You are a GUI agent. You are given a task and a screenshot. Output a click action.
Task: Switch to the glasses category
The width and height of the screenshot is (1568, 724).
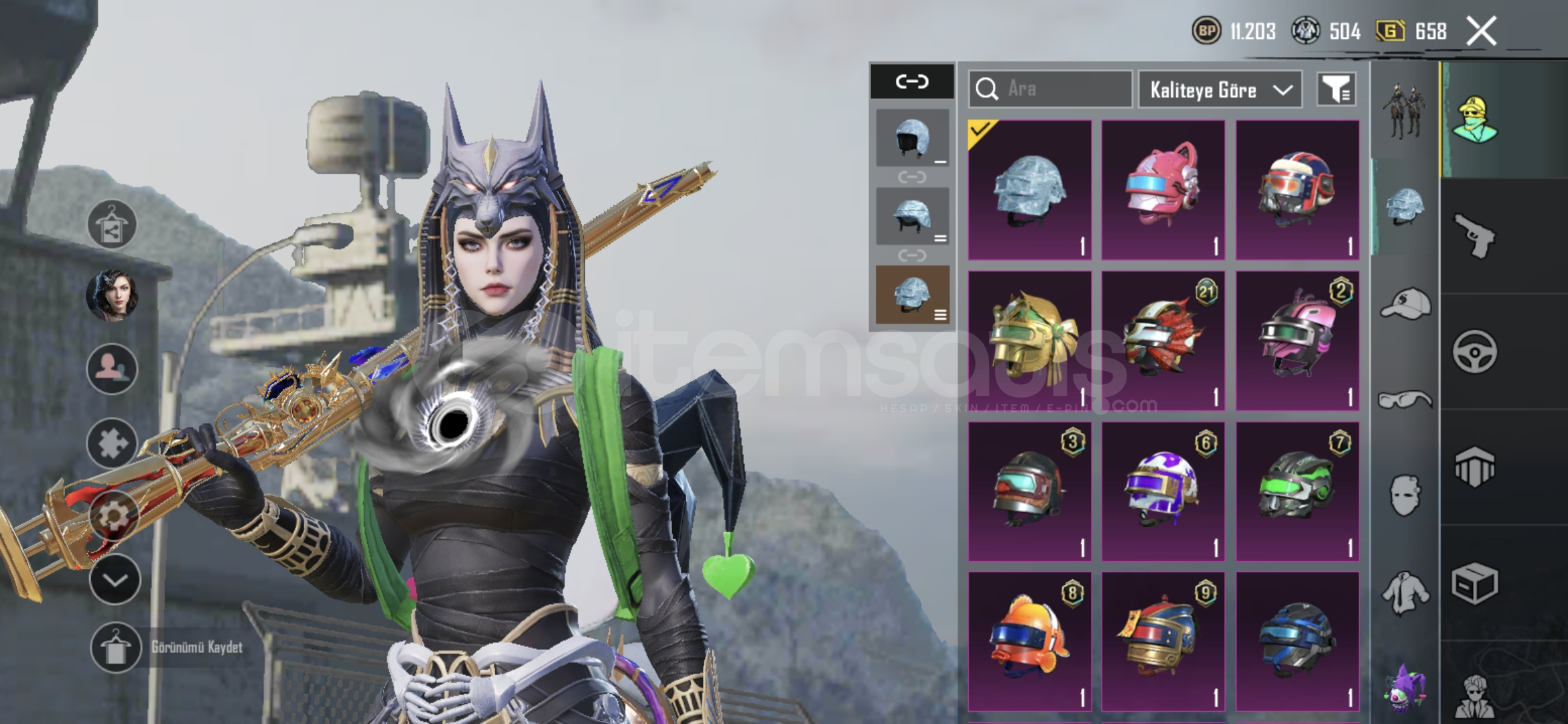1405,400
